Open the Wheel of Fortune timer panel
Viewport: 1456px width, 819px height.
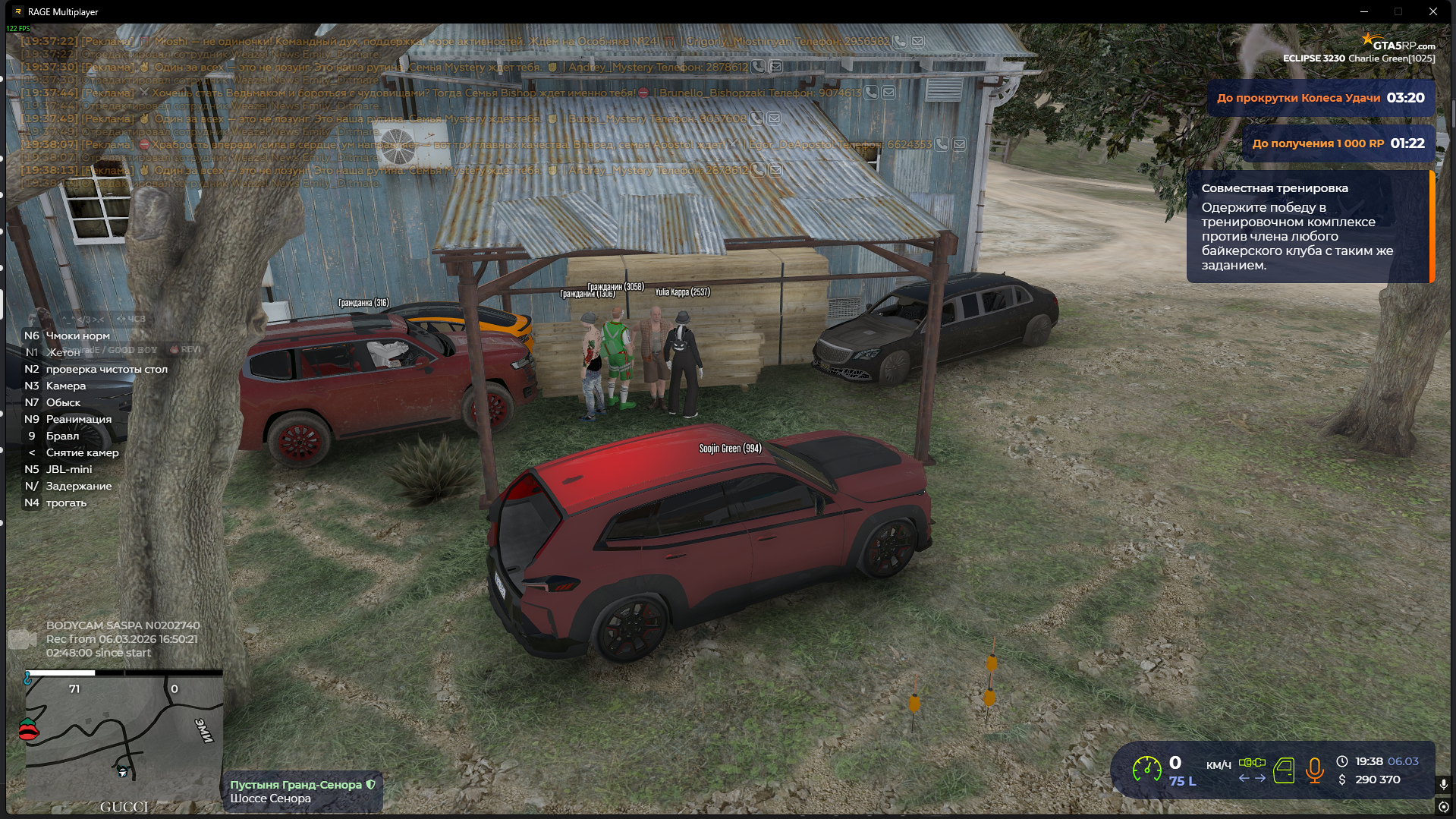pos(1320,98)
